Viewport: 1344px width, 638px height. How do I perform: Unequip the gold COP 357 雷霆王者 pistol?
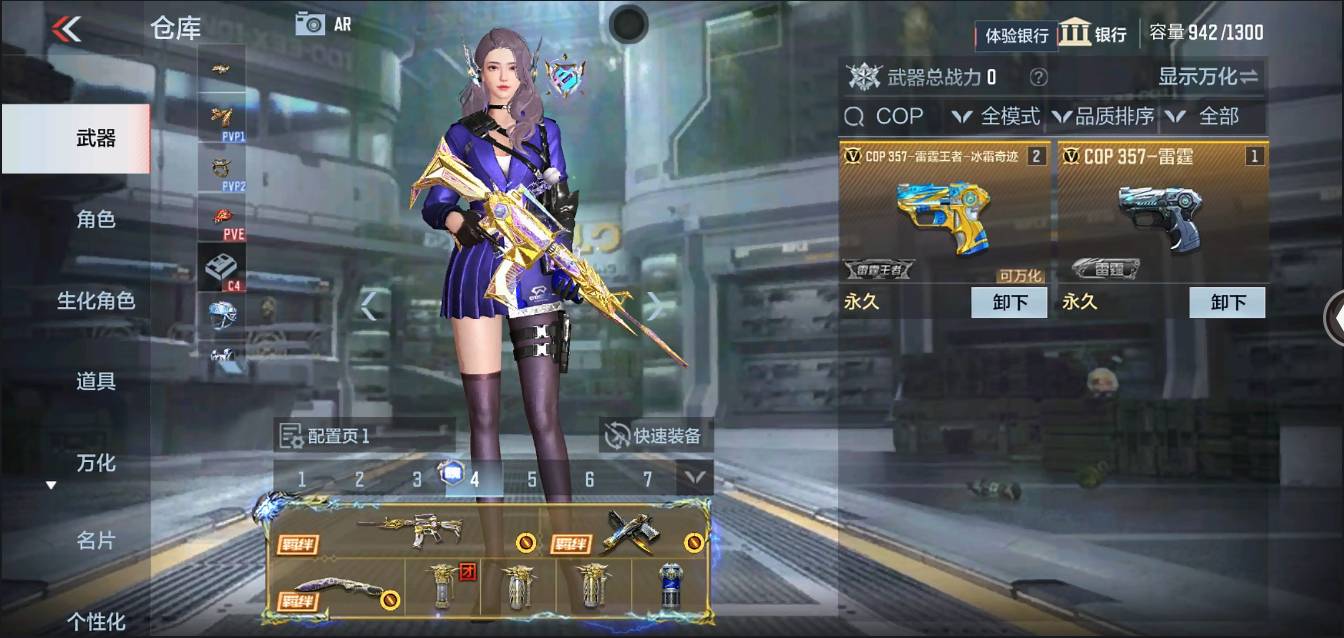tap(1009, 302)
